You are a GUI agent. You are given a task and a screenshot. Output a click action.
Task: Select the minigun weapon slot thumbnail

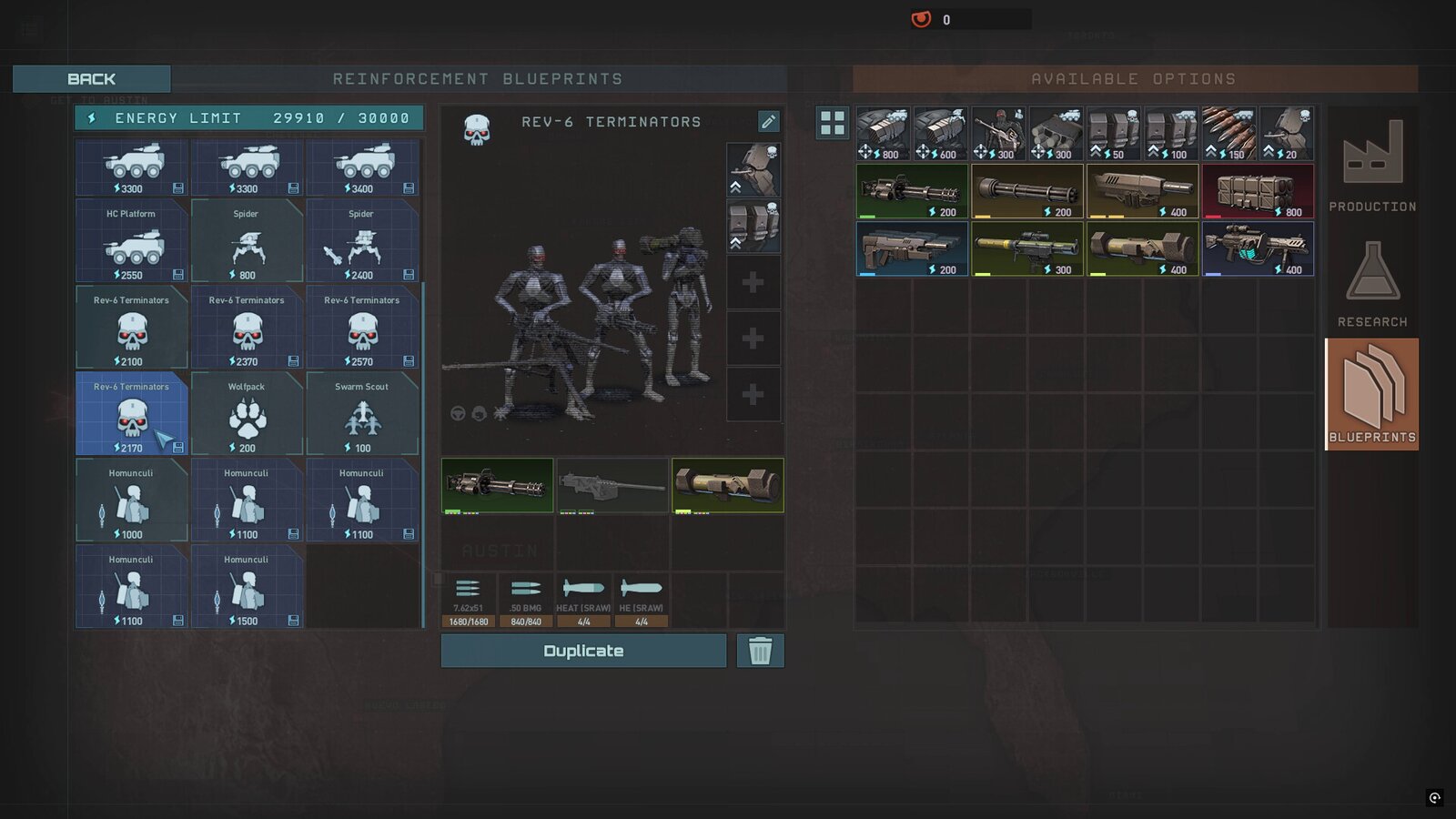tap(497, 485)
